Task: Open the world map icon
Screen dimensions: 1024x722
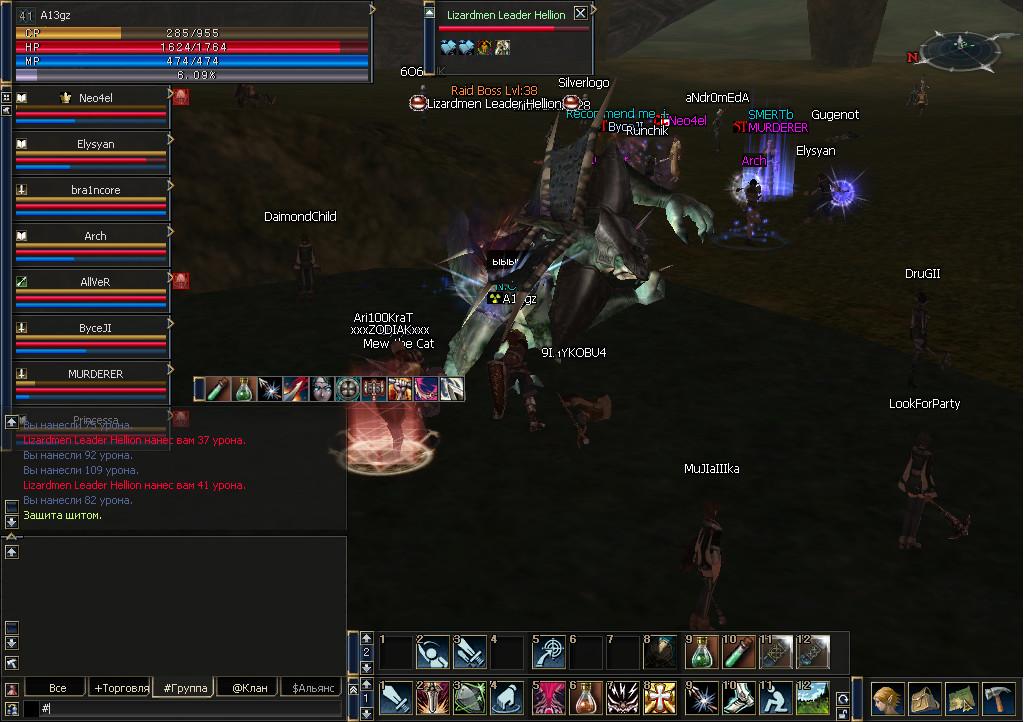Action: coord(961,697)
